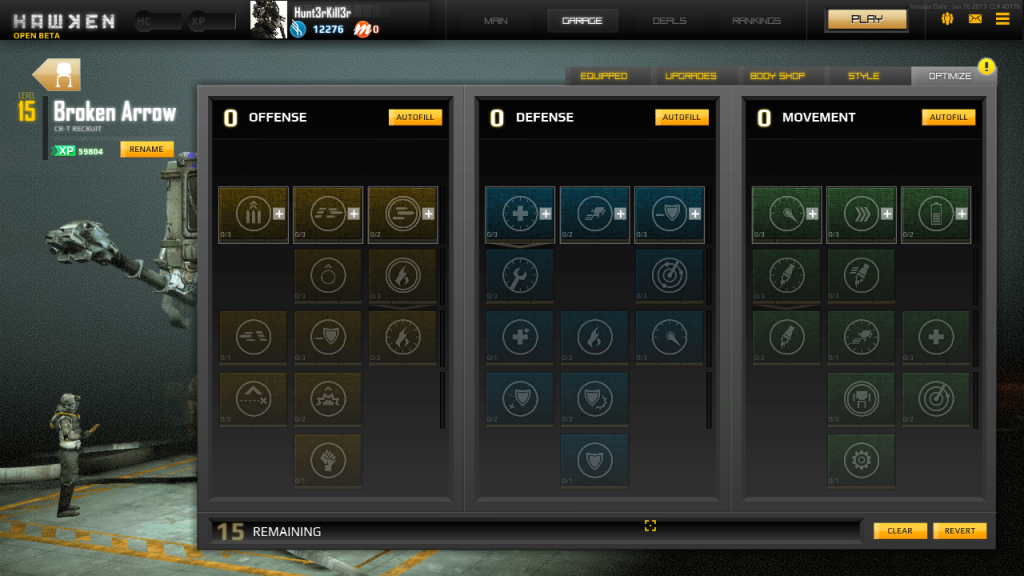This screenshot has height=576, width=1024.
Task: Open the Main menu section
Action: point(495,20)
